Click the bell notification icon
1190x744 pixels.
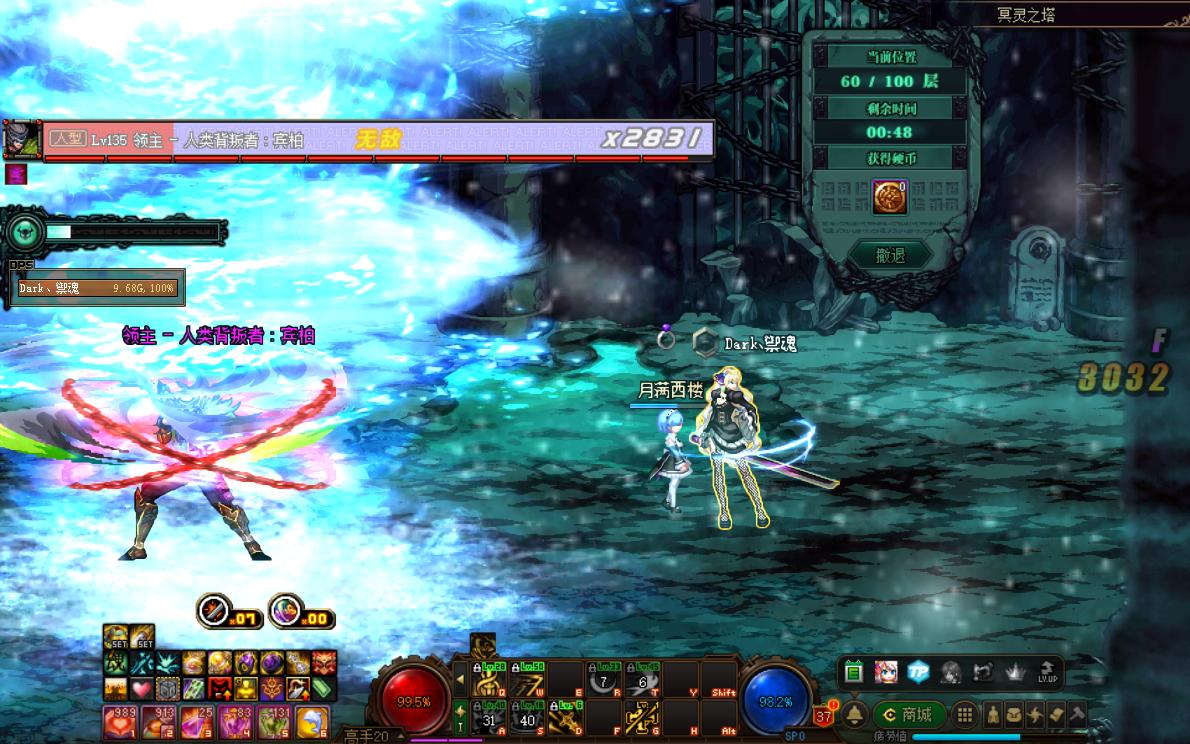click(x=855, y=715)
